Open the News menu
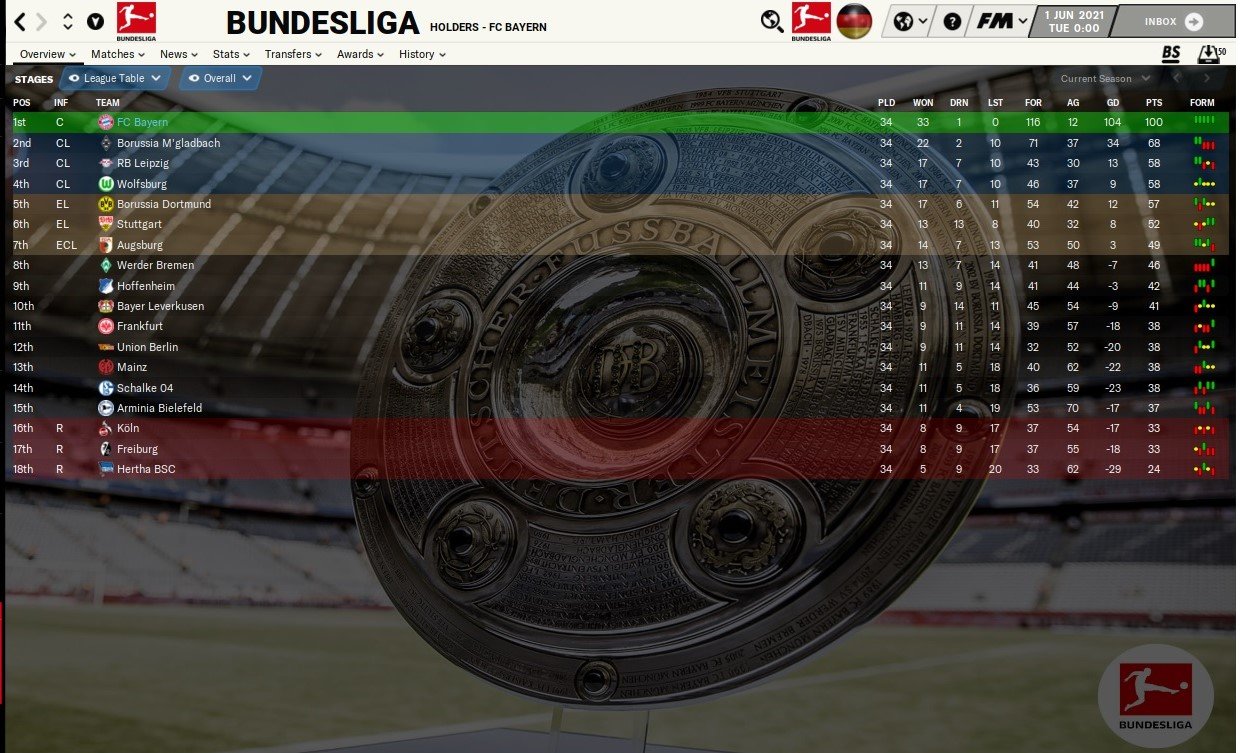1240x753 pixels. [x=178, y=54]
